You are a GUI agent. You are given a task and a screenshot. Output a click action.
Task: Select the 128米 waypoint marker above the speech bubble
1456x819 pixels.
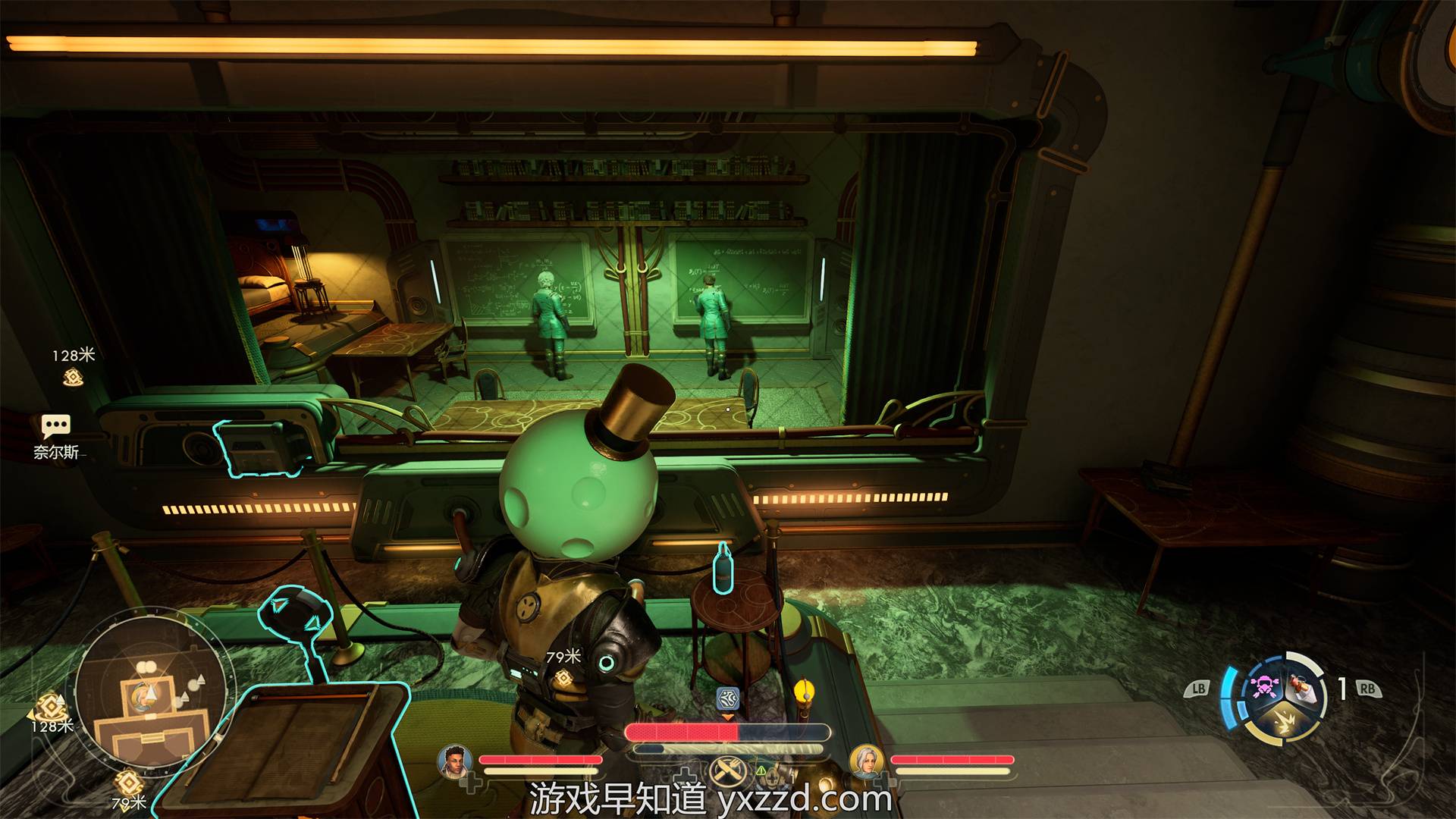point(73,377)
